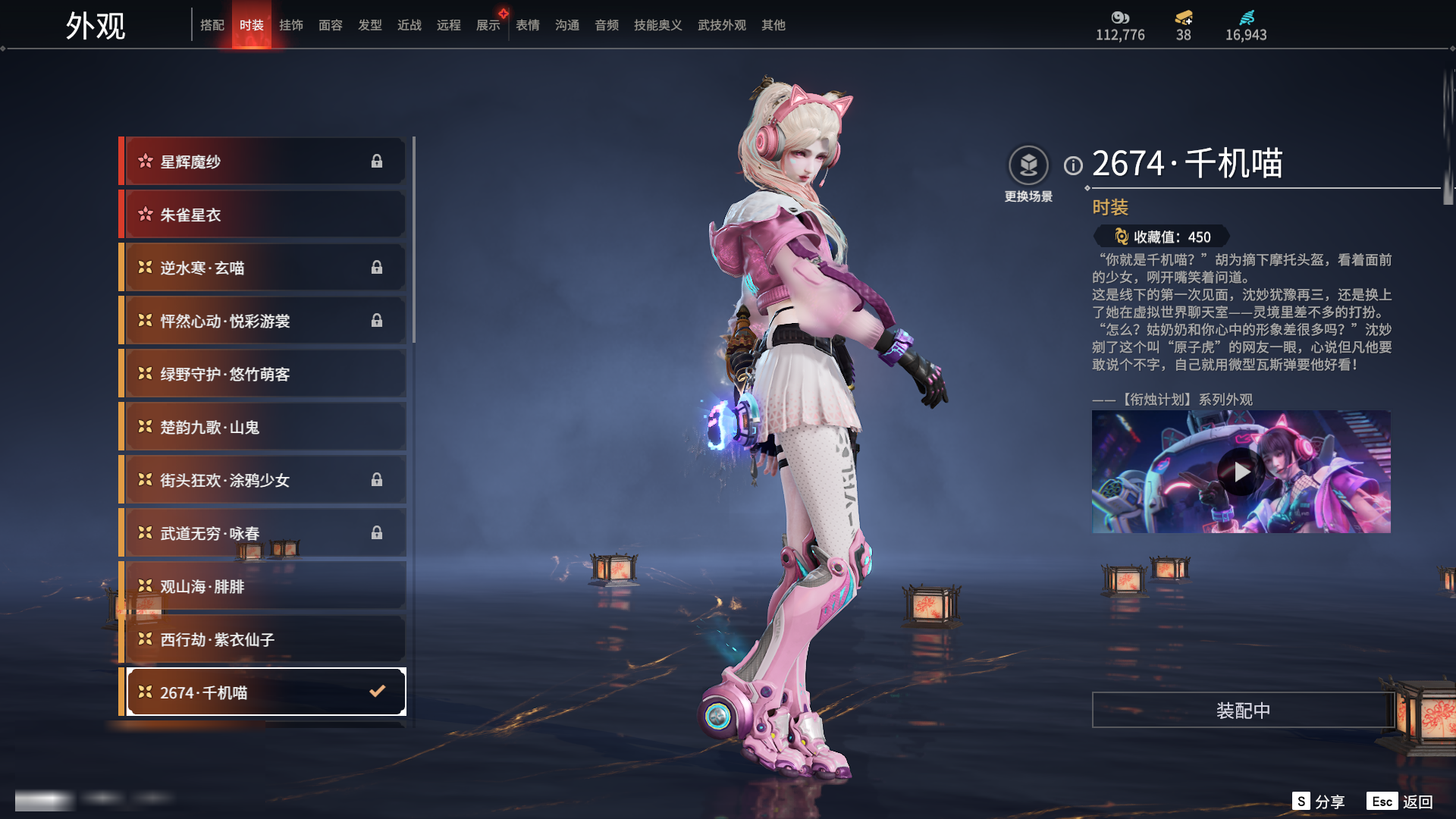This screenshot has width=1456, height=819.
Task: Select the 面容 tab
Action: [331, 25]
